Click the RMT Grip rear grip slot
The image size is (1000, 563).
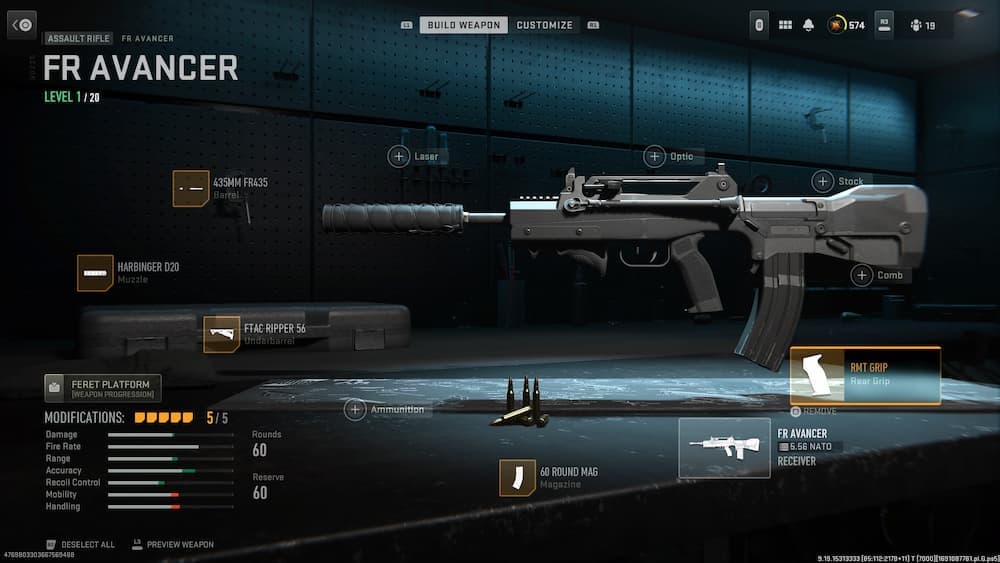(865, 375)
